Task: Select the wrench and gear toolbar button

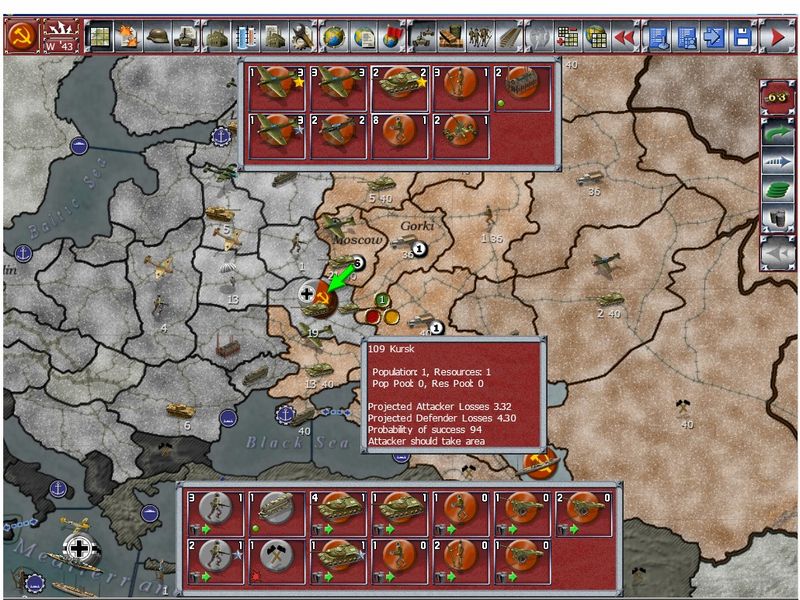Action: click(x=303, y=38)
